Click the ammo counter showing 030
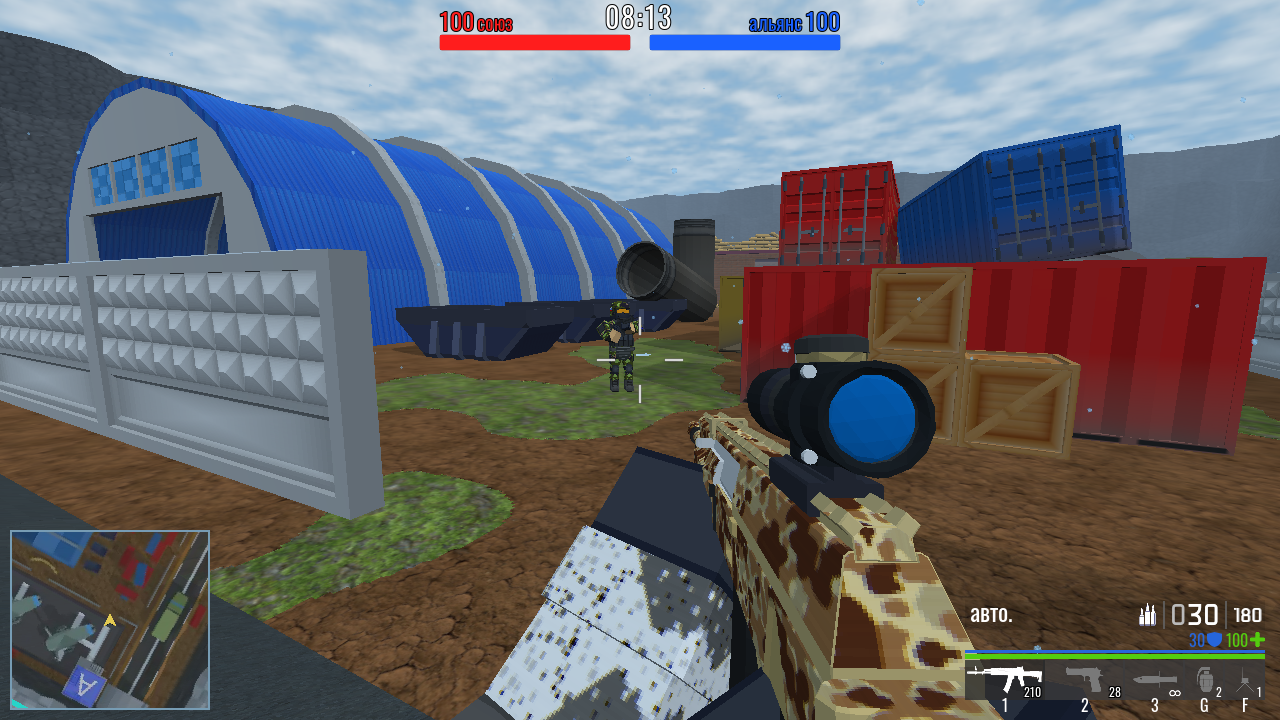This screenshot has height=720, width=1280. pyautogui.click(x=1195, y=614)
